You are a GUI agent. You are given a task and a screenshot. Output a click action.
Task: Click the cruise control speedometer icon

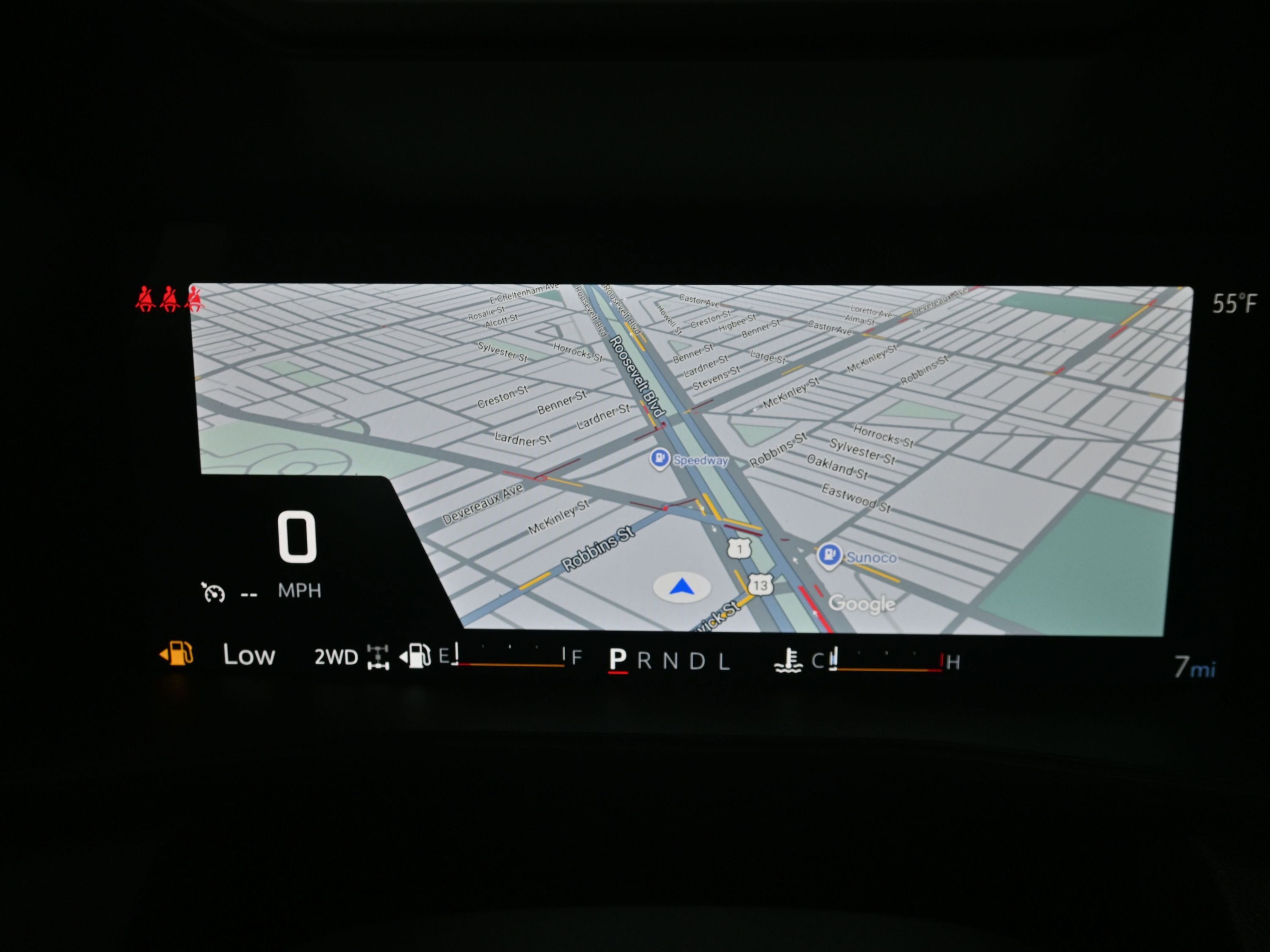[213, 592]
